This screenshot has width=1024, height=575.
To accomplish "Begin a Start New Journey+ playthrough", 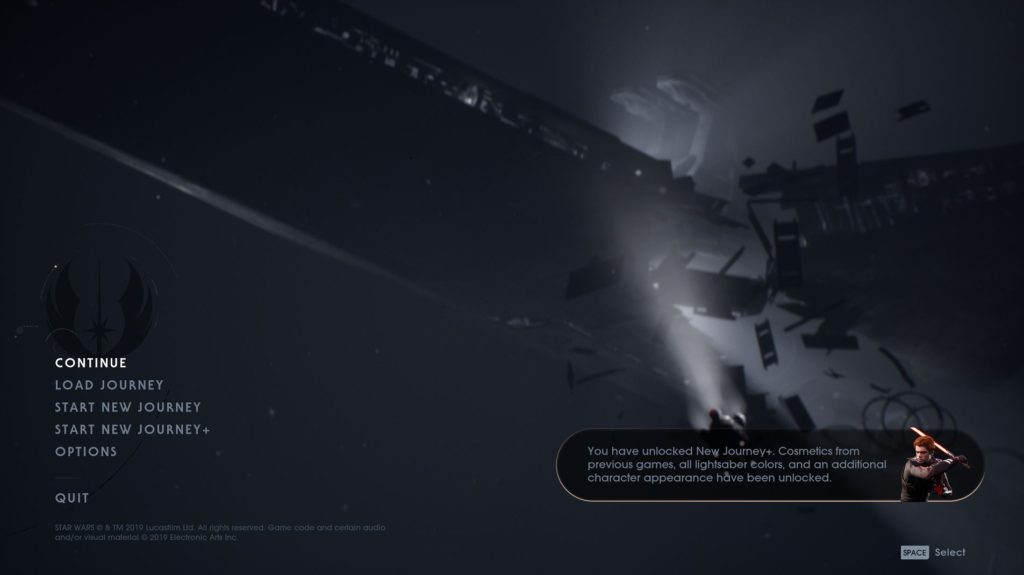I will pos(132,429).
